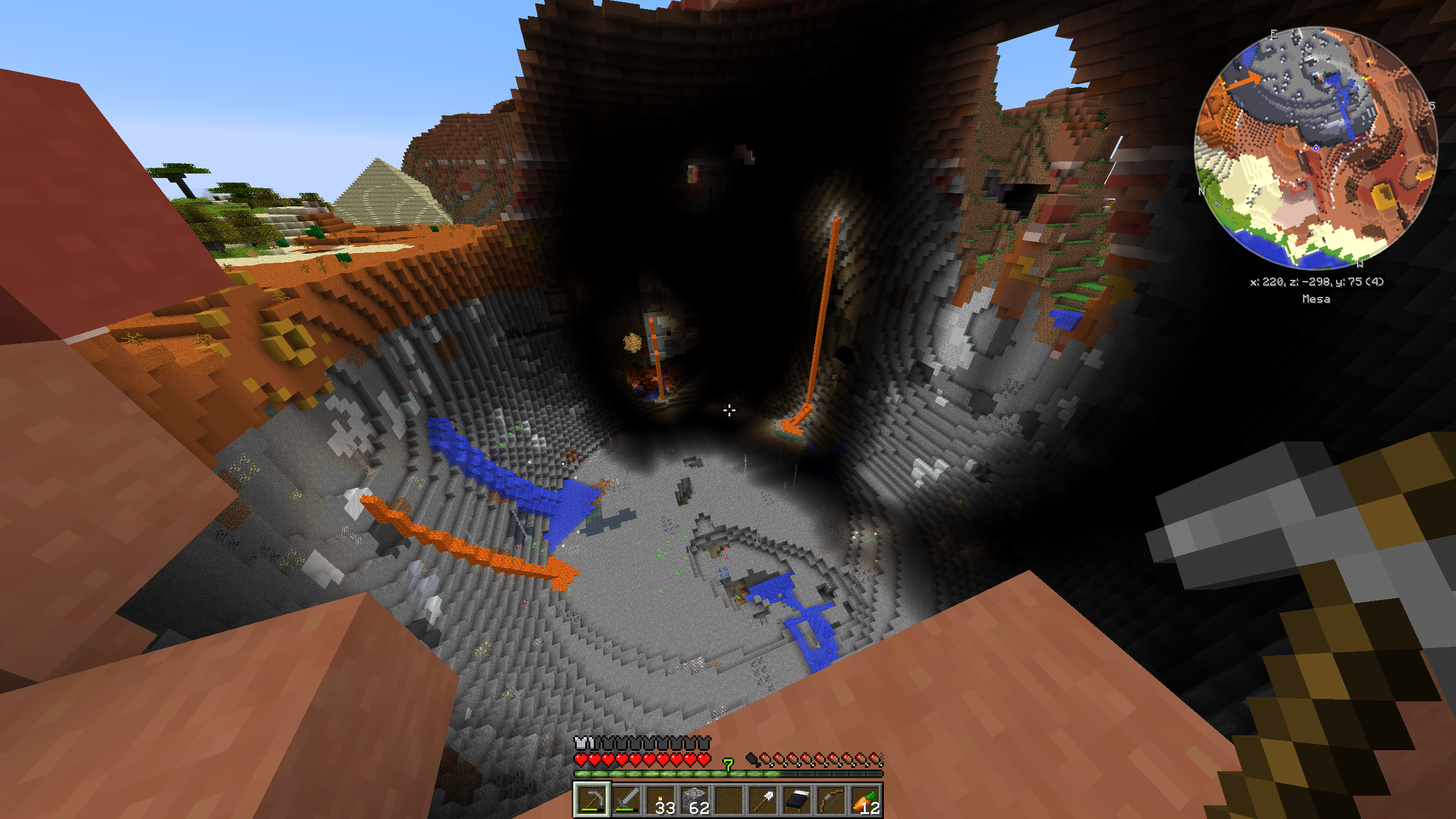Screen dimensions: 1456x819
Task: Equip the bow from the hotbar
Action: [x=831, y=800]
